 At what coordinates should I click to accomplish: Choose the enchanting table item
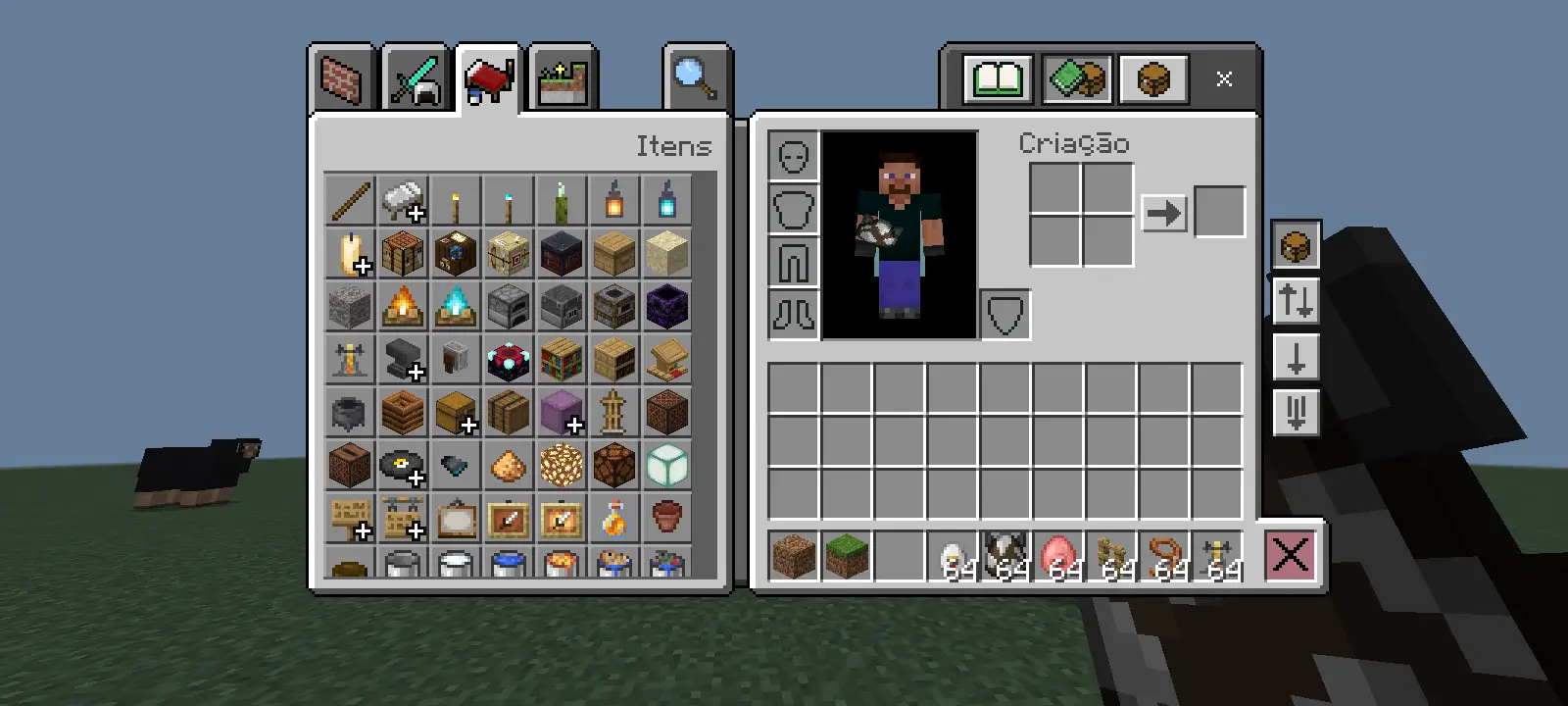(x=509, y=359)
